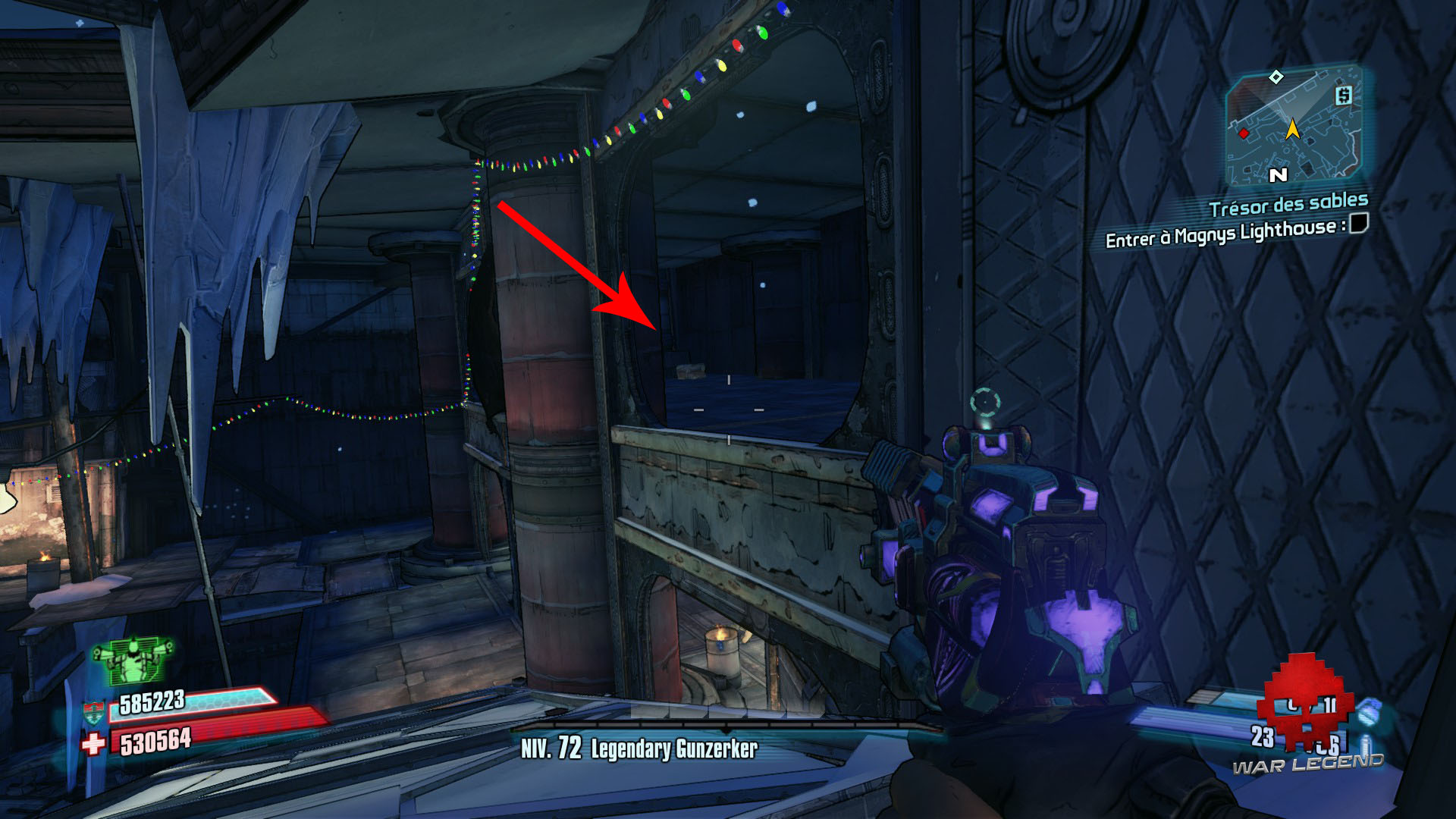Click the red enemy diamond marker on minimap
The height and width of the screenshot is (819, 1456).
(x=1244, y=133)
